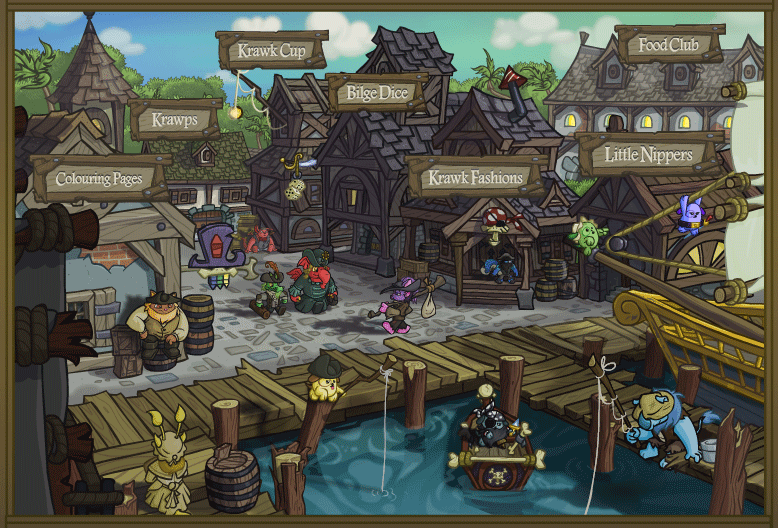Open the Krawk Cup sign

click(x=270, y=49)
